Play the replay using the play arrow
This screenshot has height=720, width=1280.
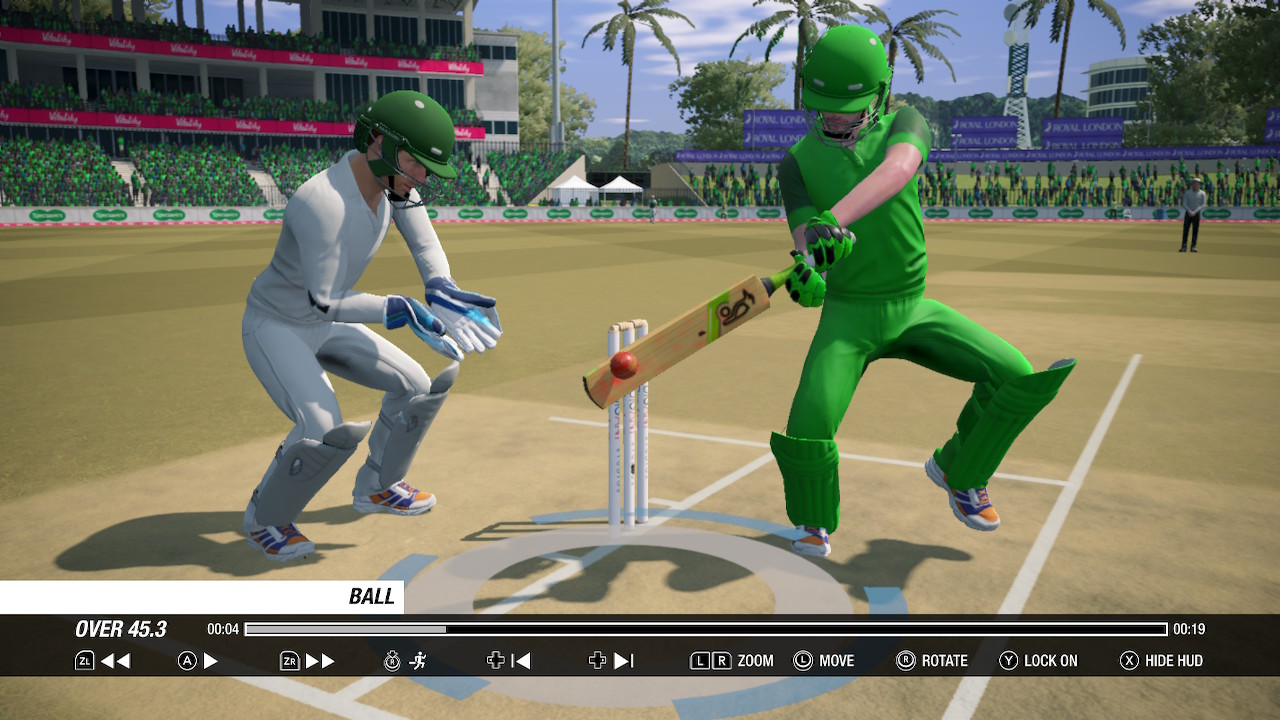(x=210, y=661)
